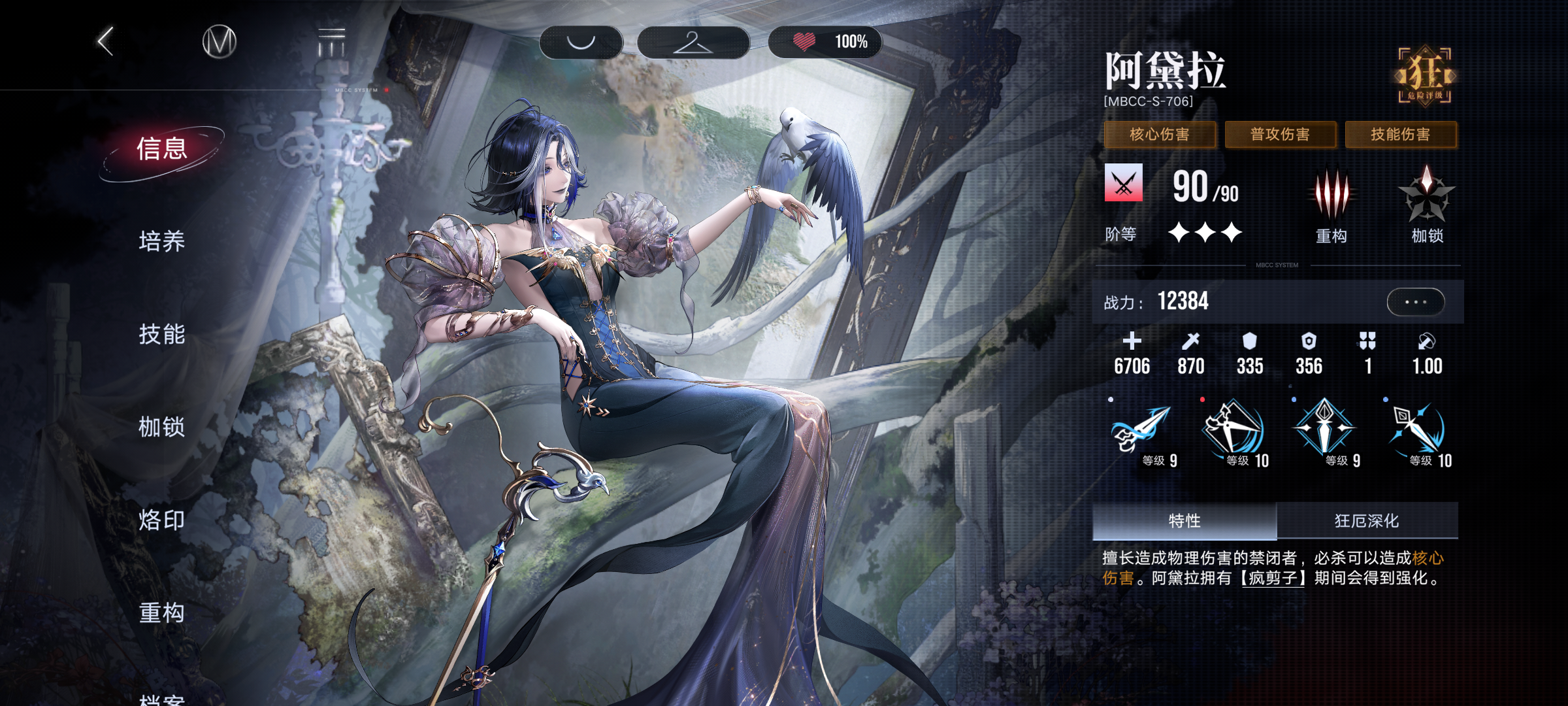Open the stacked lines menu icon
The width and height of the screenshot is (1568, 706).
(x=331, y=42)
